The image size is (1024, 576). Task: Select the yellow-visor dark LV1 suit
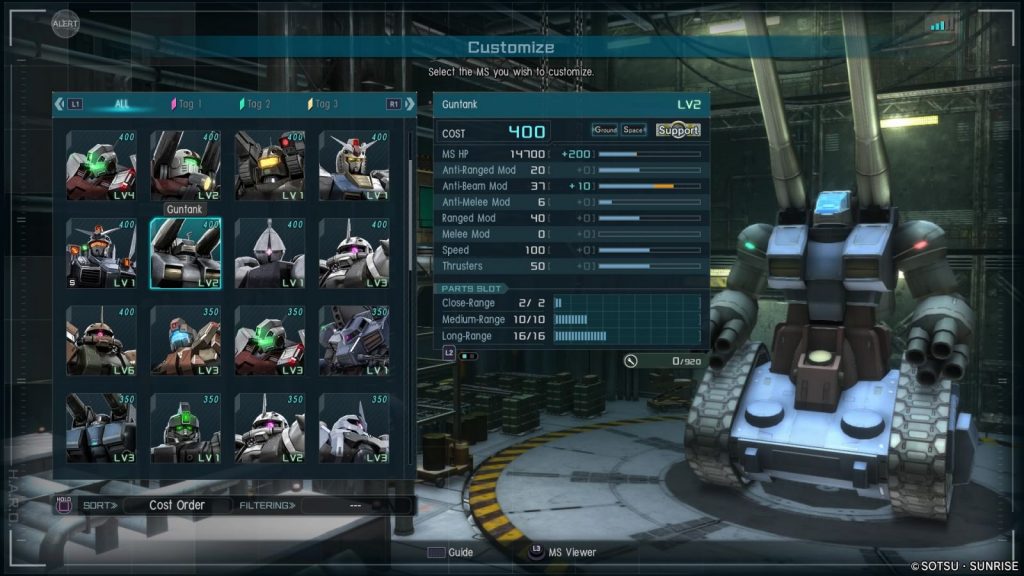[269, 166]
